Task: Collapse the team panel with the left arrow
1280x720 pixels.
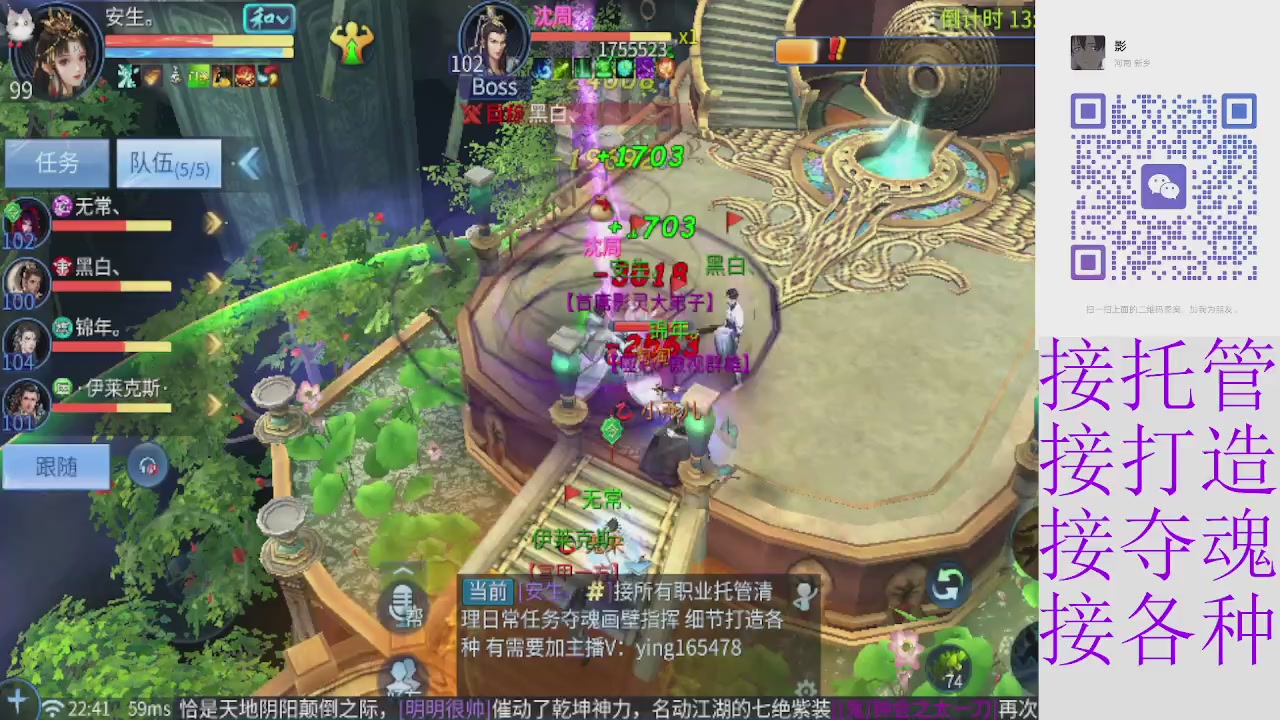Action: pyautogui.click(x=250, y=164)
